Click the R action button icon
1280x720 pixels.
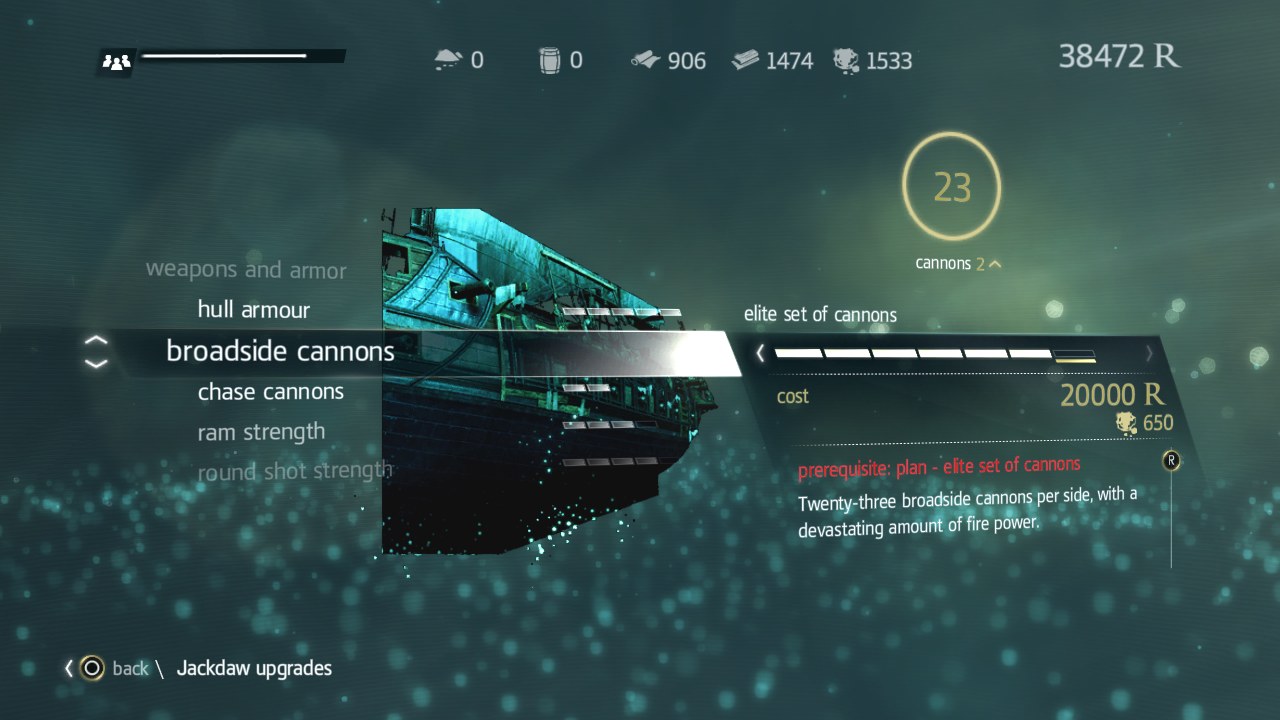(x=1170, y=461)
